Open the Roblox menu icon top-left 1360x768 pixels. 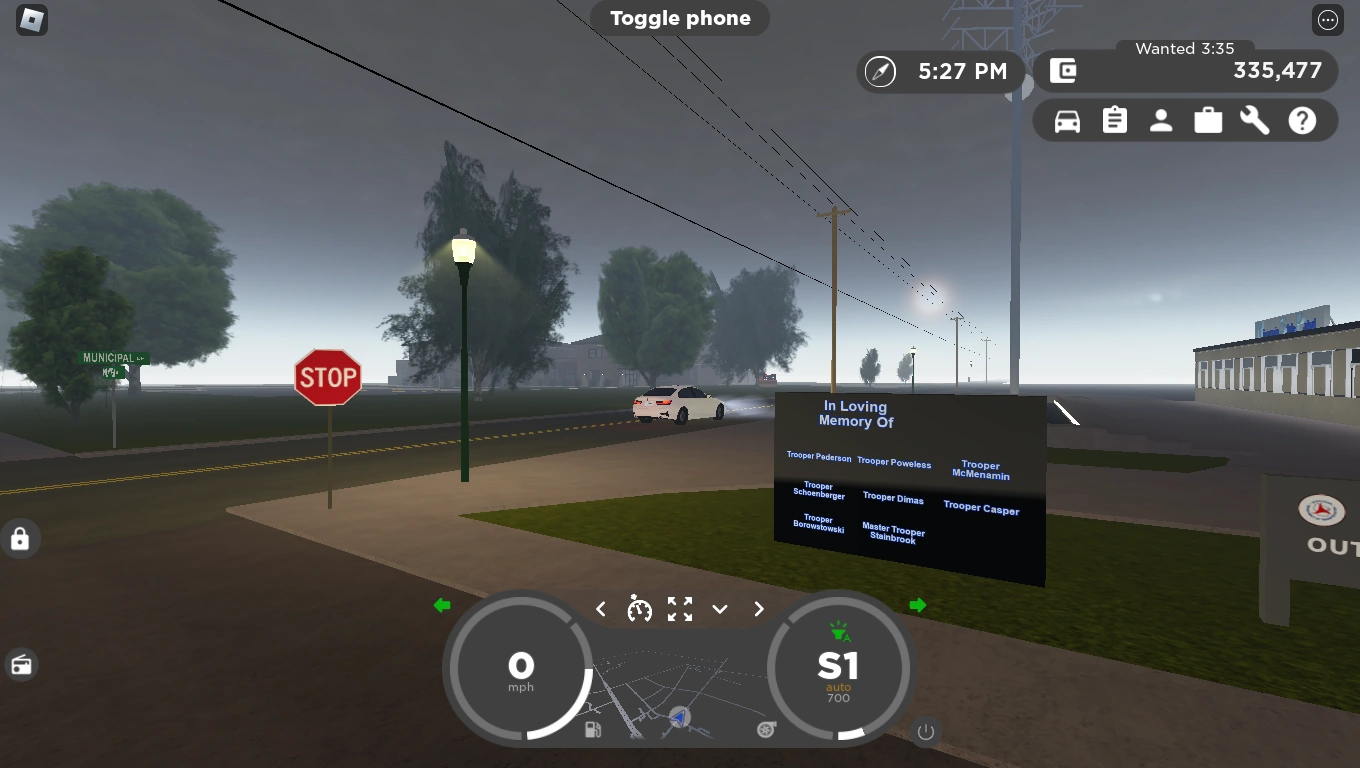pos(31,21)
